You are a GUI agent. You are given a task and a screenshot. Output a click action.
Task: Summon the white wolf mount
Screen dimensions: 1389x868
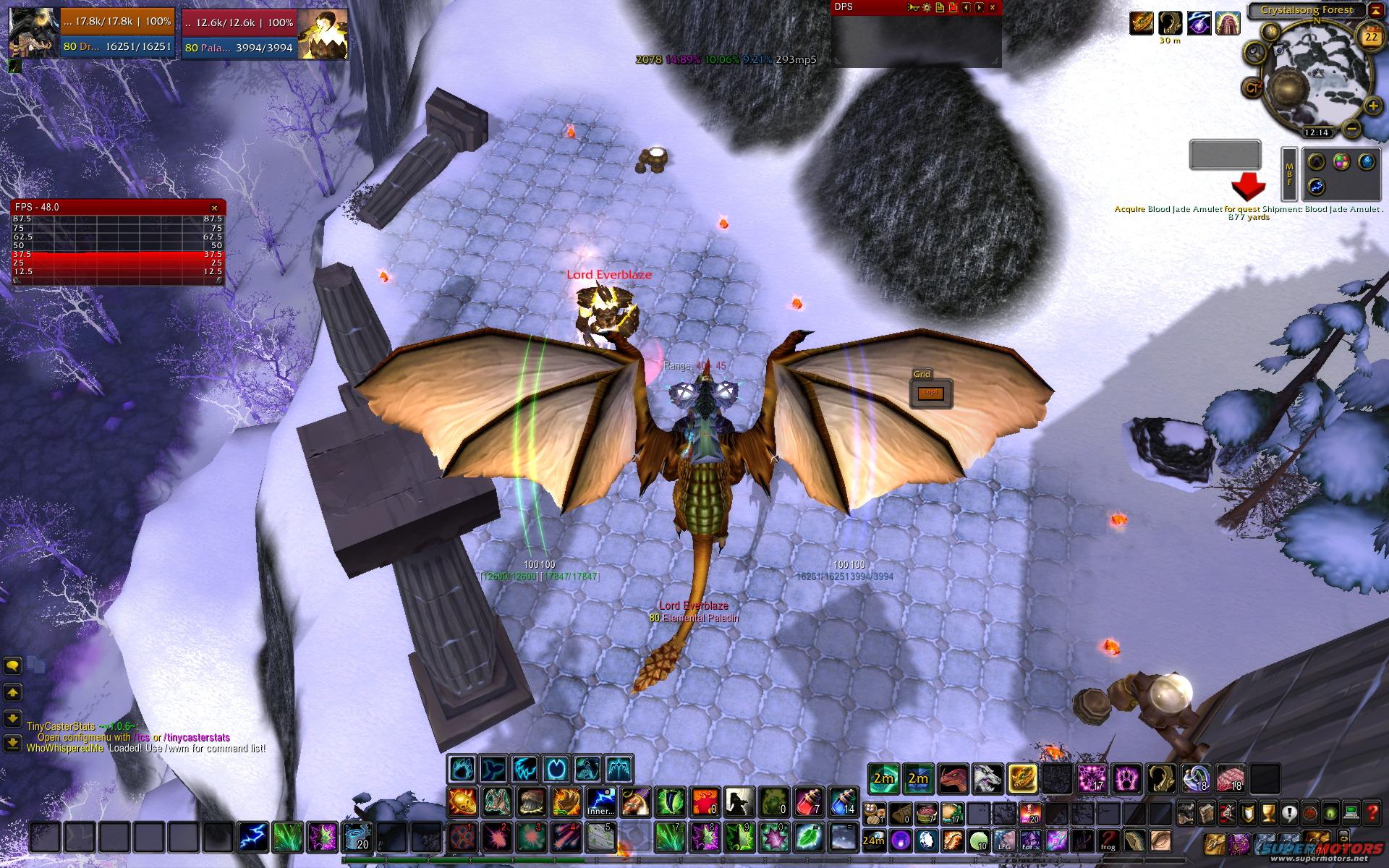pyautogui.click(x=987, y=779)
